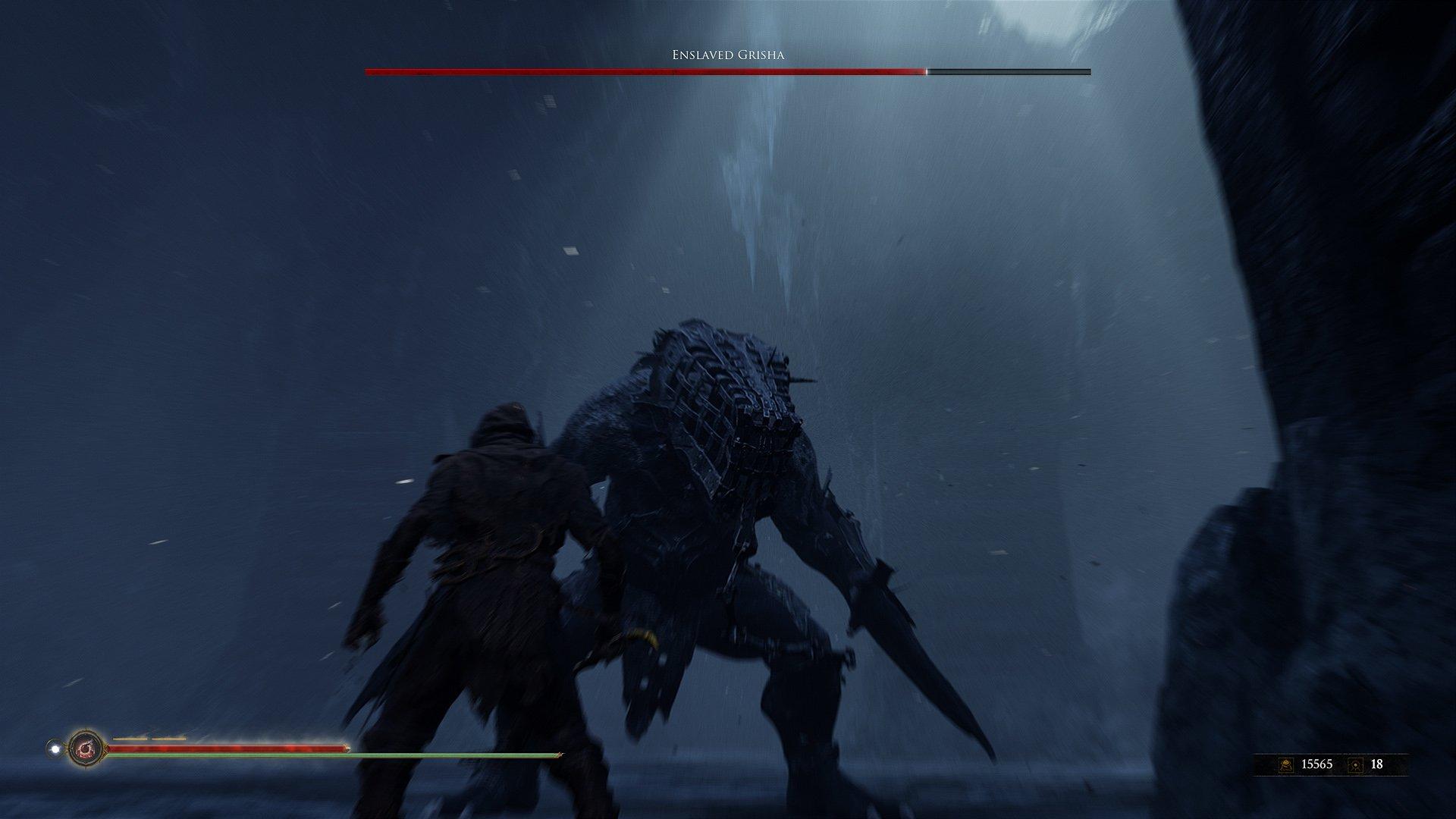Select the arrow-shaped tip of the red health bar

click(x=346, y=748)
